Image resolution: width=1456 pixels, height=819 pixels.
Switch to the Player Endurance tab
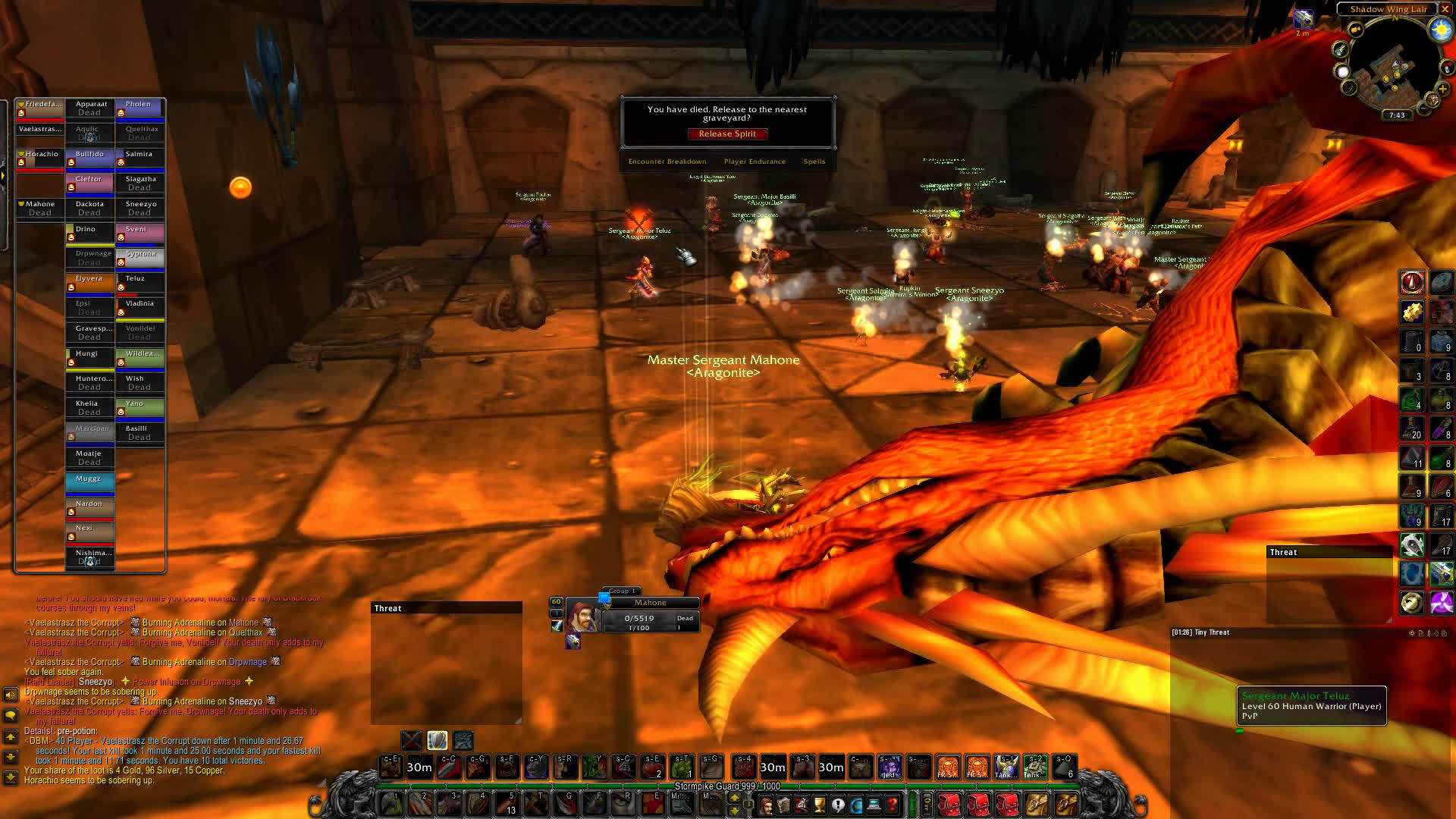coord(755,162)
